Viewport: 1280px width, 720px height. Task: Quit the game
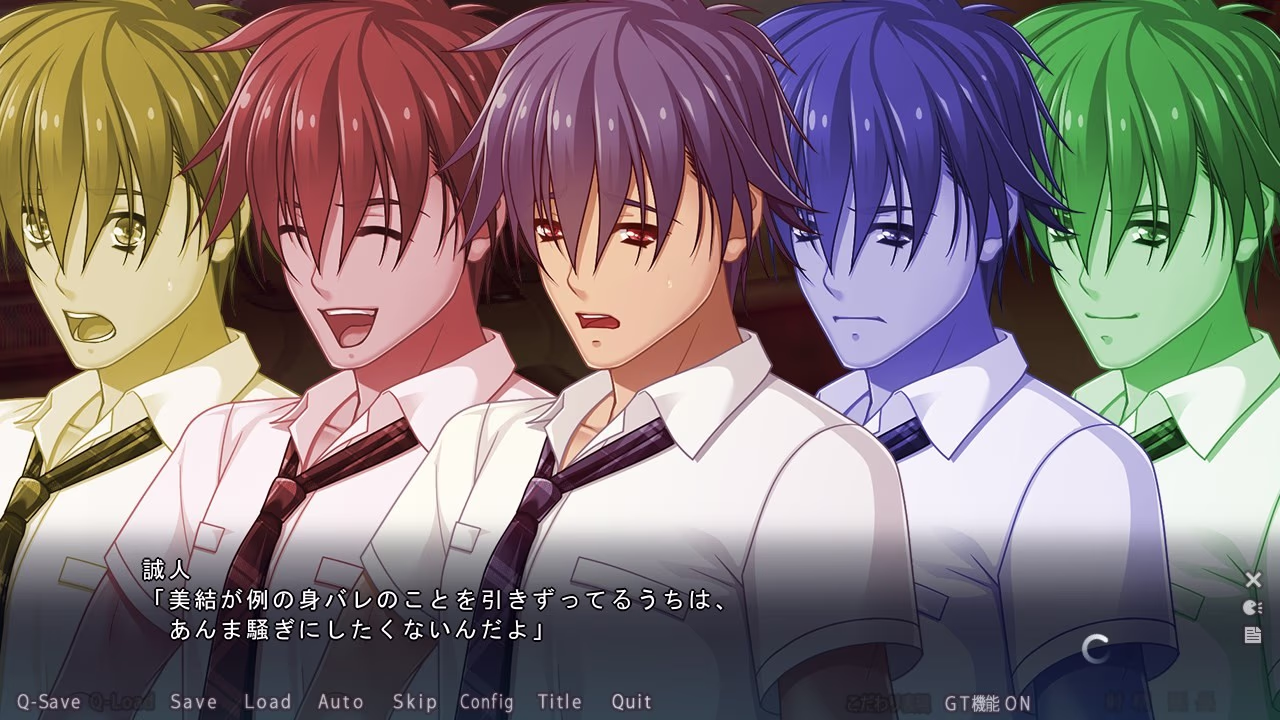[631, 702]
